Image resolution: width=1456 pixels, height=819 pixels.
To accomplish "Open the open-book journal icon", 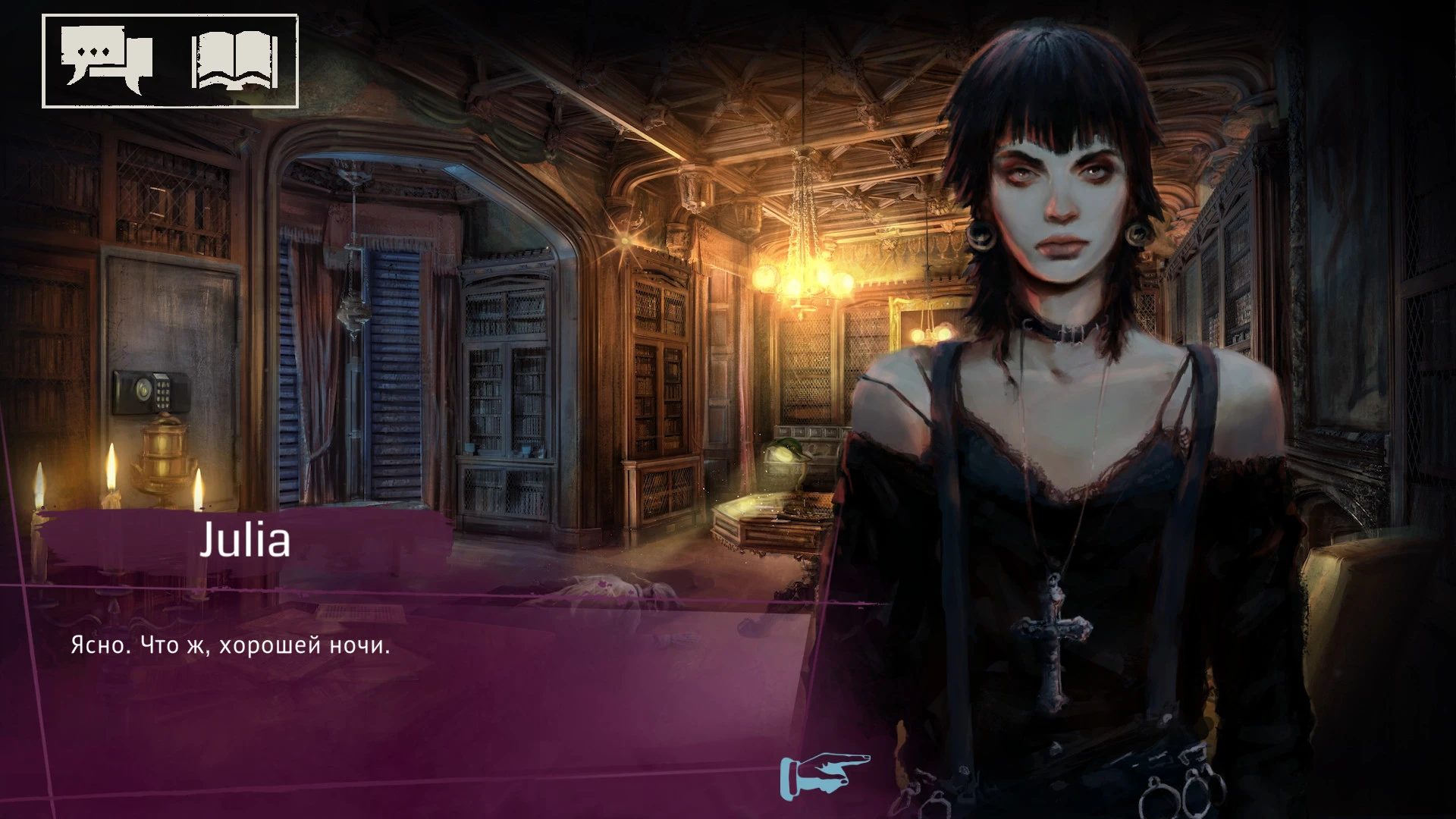I will click(x=235, y=61).
